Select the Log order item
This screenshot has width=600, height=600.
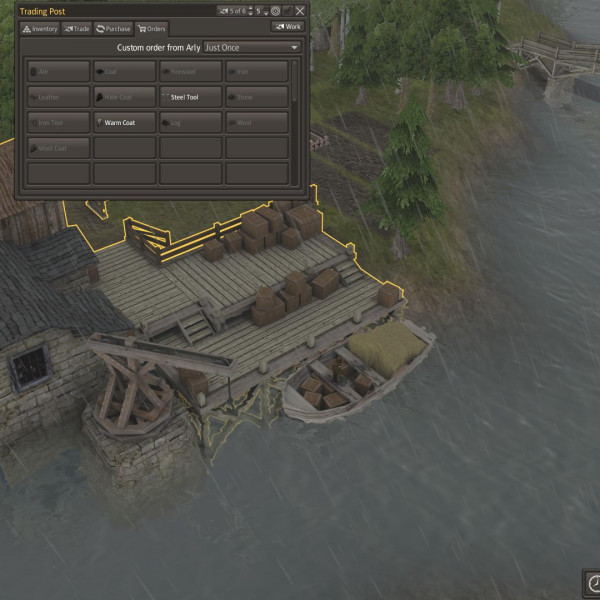191,123
